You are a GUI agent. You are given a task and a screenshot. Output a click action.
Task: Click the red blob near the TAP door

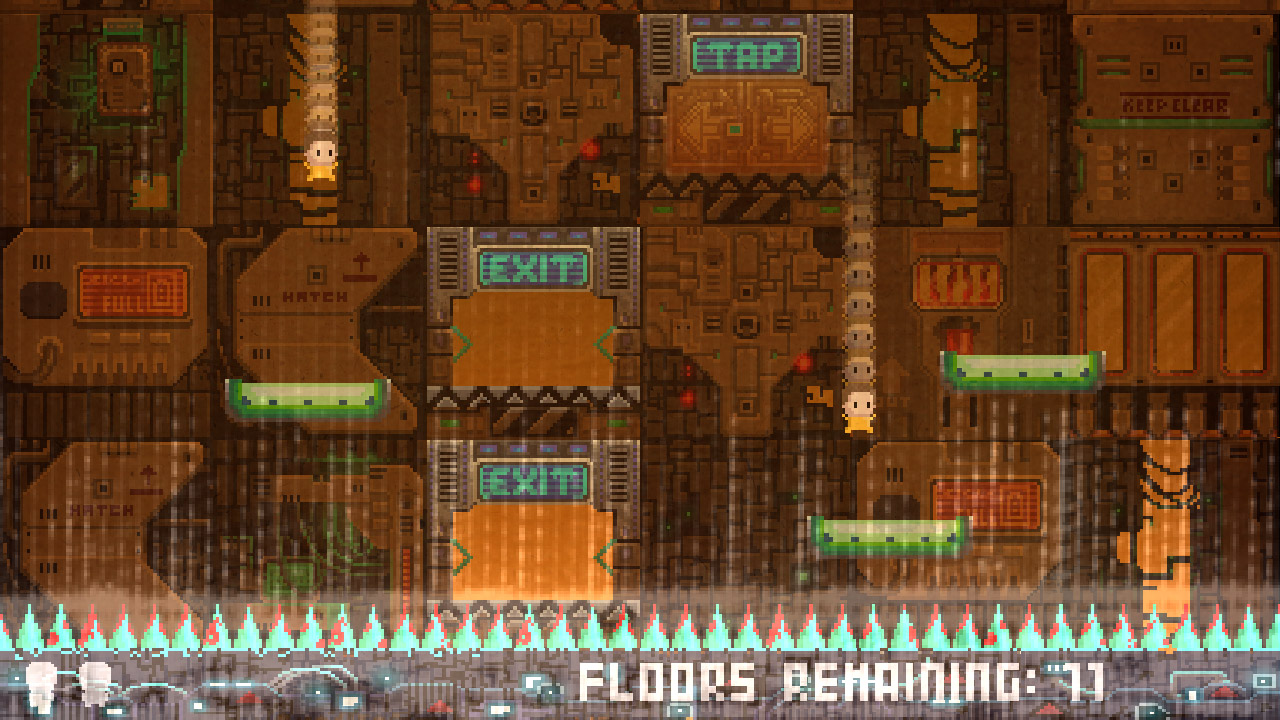[588, 150]
